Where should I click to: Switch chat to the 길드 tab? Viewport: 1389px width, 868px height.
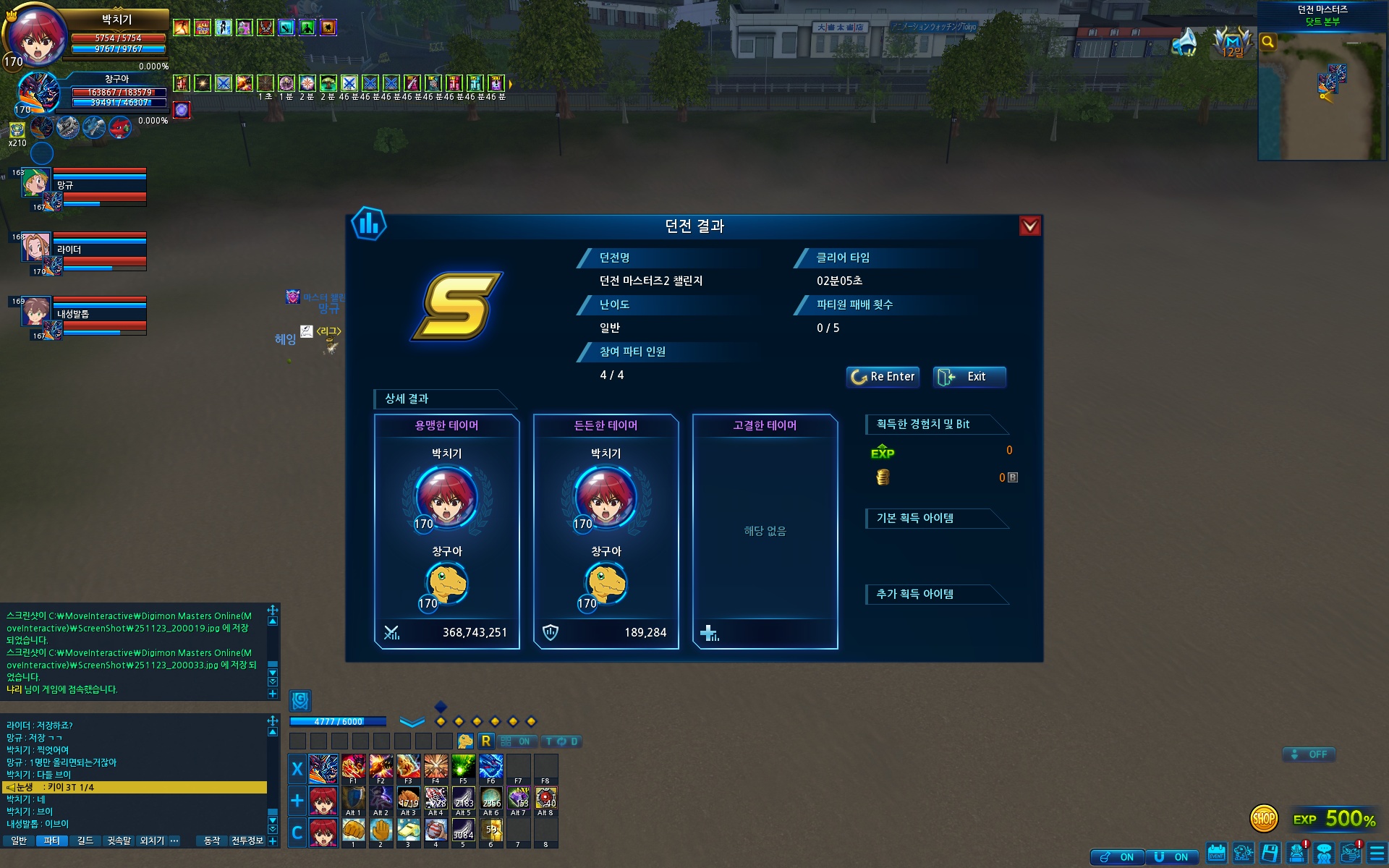click(85, 841)
